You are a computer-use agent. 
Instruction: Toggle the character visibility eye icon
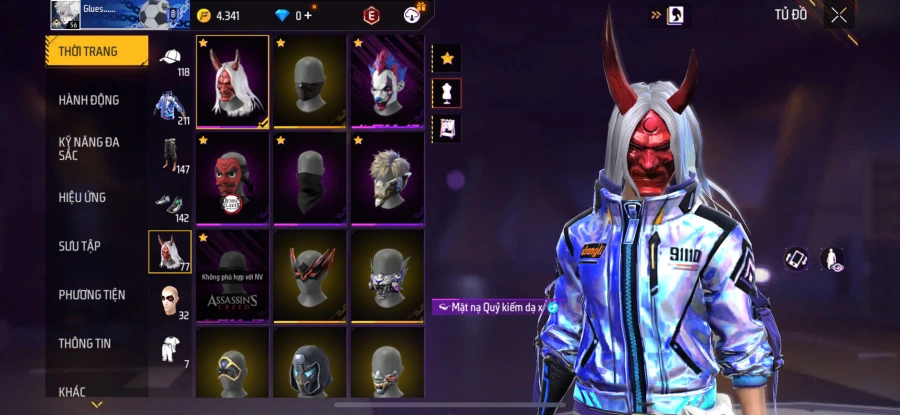point(831,259)
